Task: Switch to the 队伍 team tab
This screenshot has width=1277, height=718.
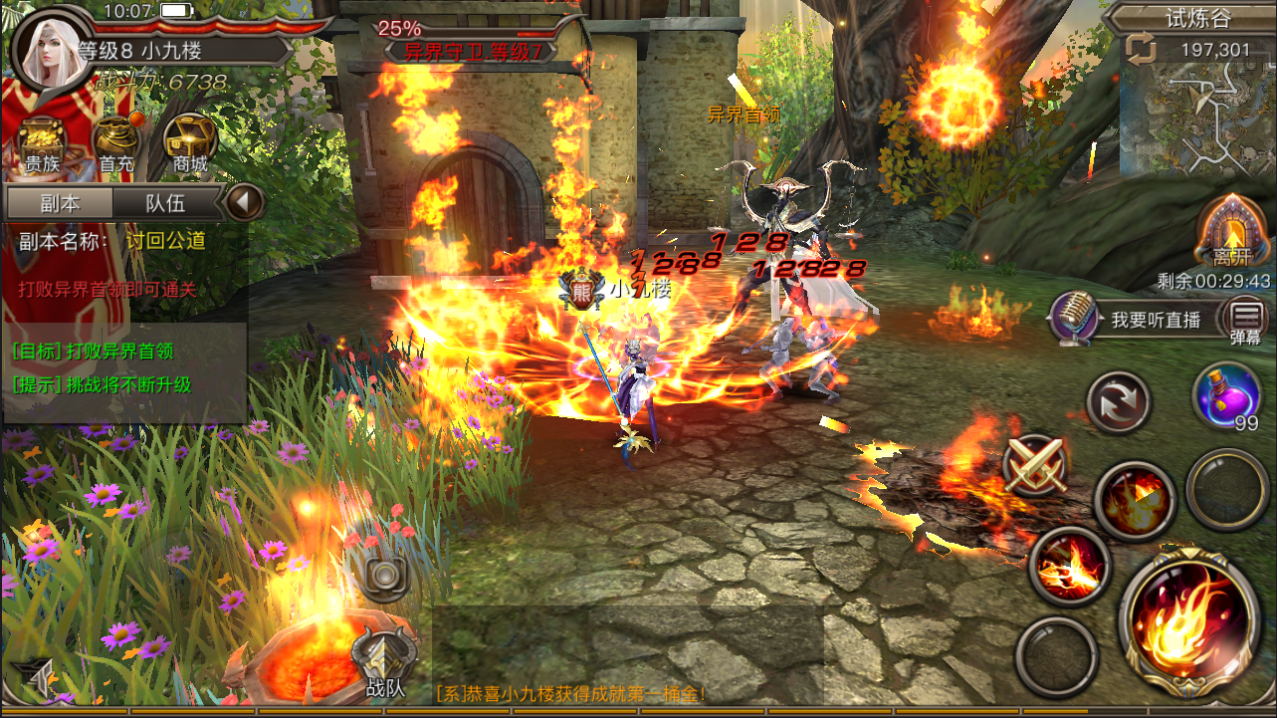Action: 165,203
